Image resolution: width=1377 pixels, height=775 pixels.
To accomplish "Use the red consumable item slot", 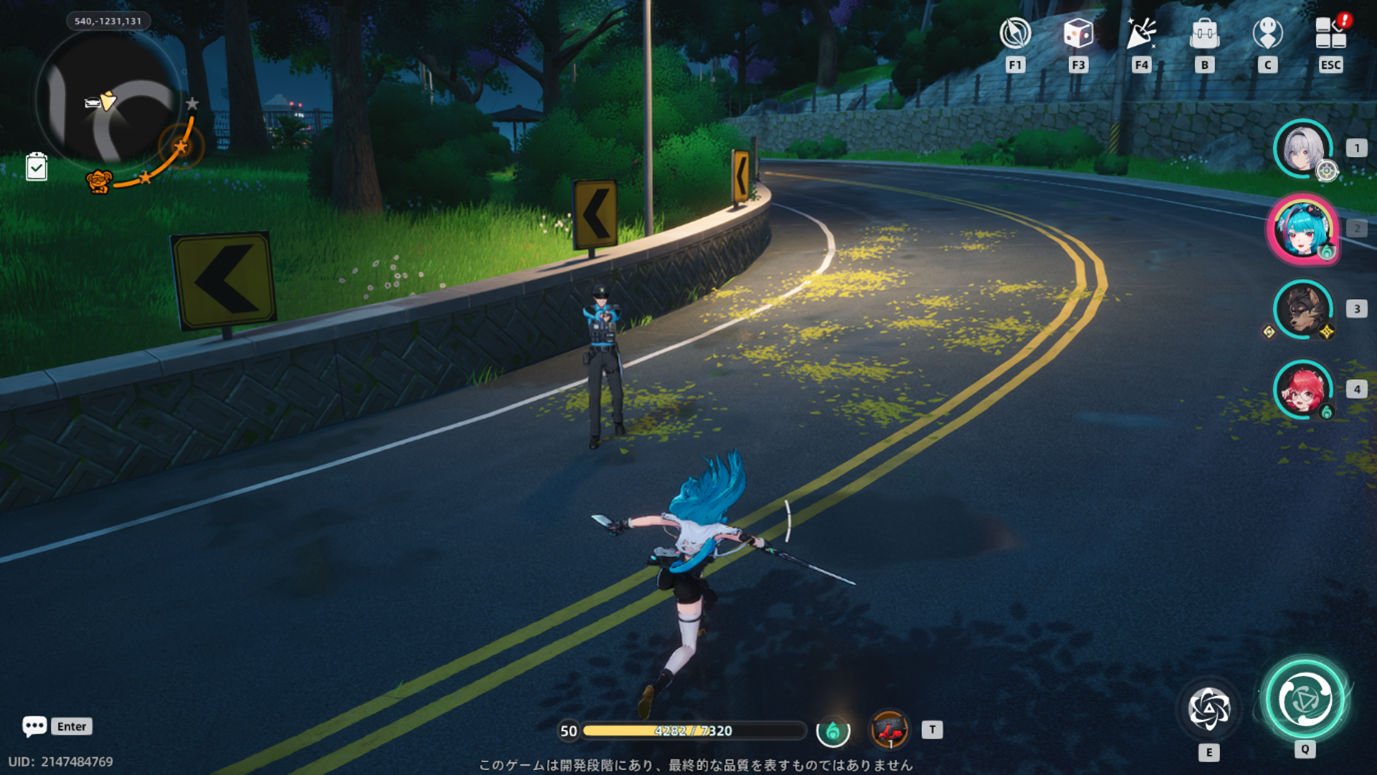I will 889,730.
